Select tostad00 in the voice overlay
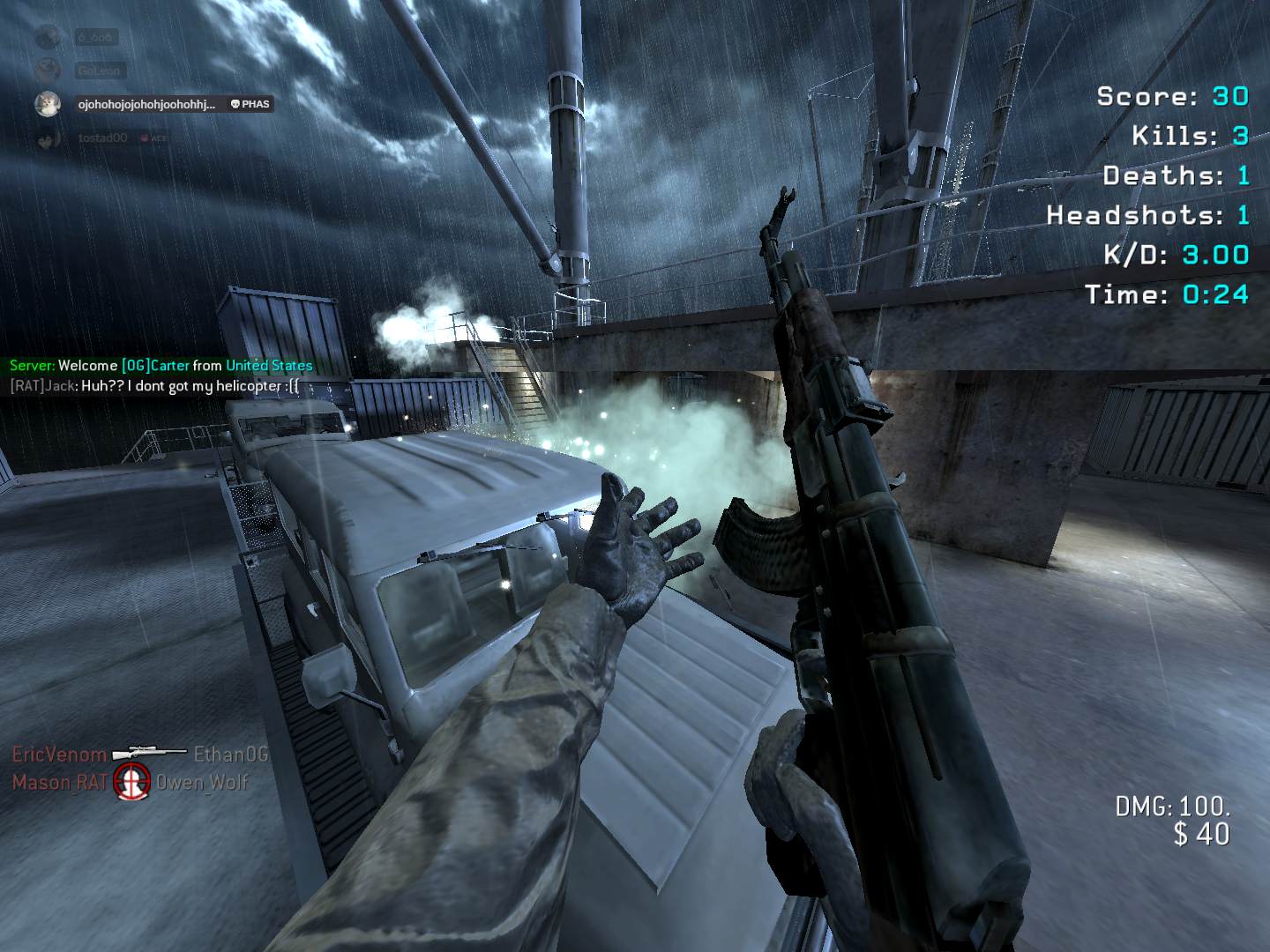Screen dimensions: 1270x952 [102, 138]
